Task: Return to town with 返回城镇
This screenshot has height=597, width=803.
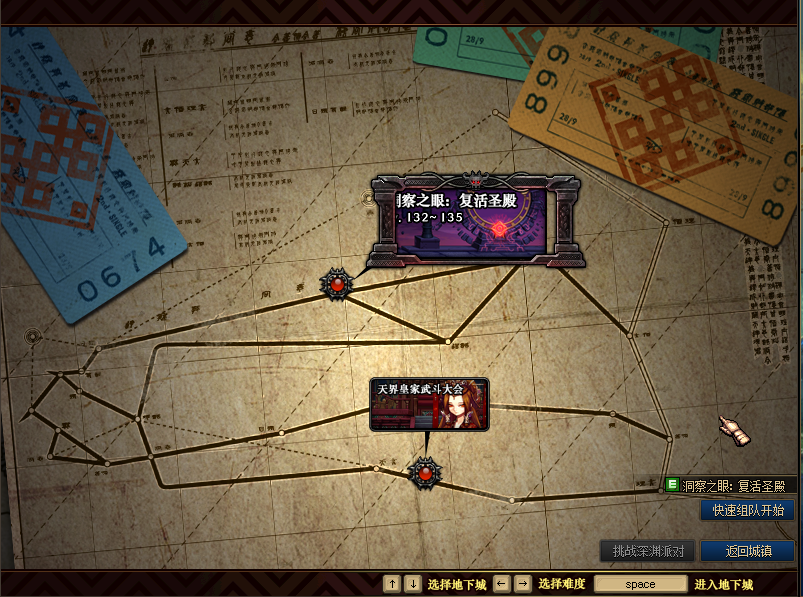Action: [747, 551]
